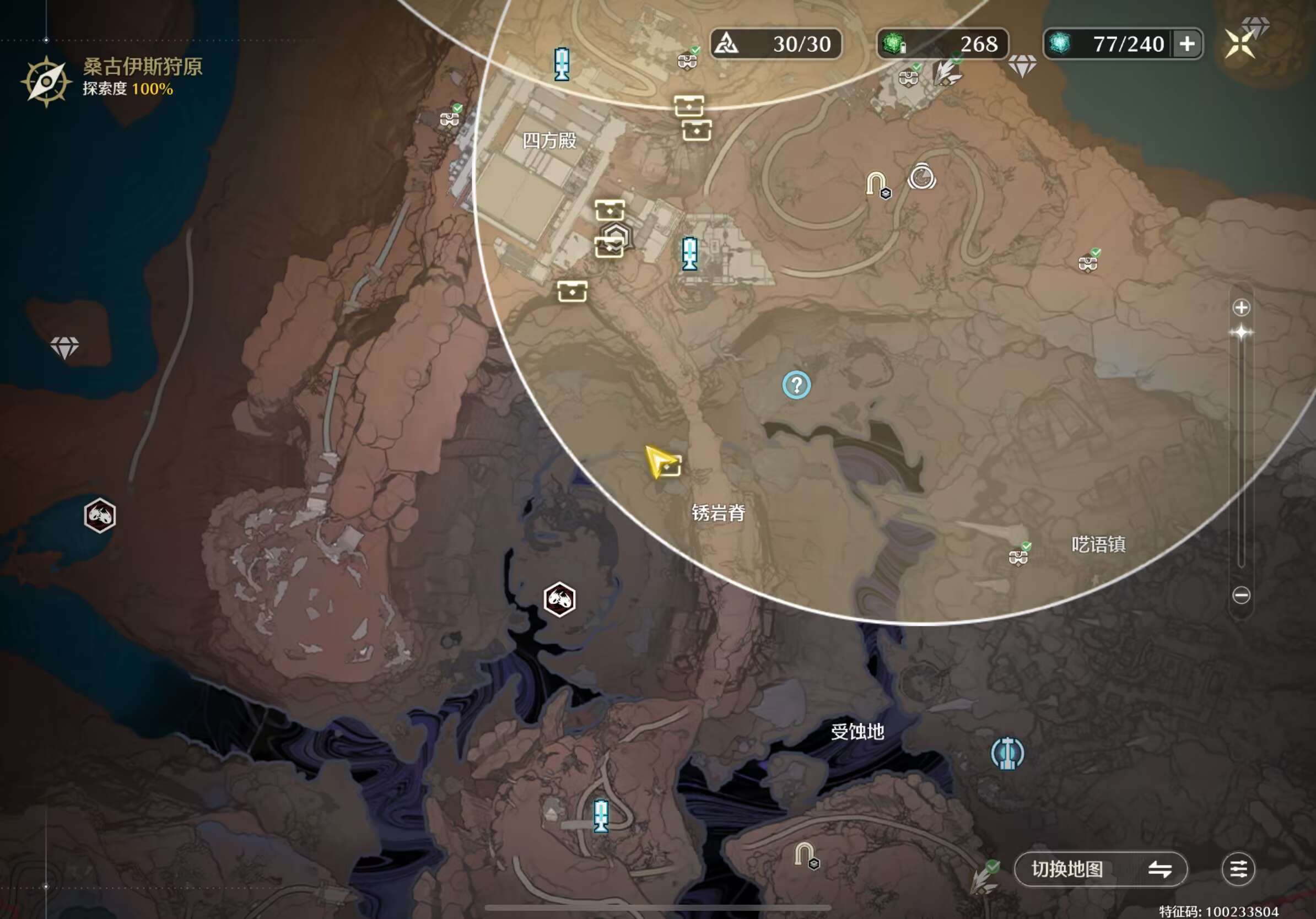Viewport: 1316px width, 919px height.
Task: Close the map screen
Action: (1240, 44)
